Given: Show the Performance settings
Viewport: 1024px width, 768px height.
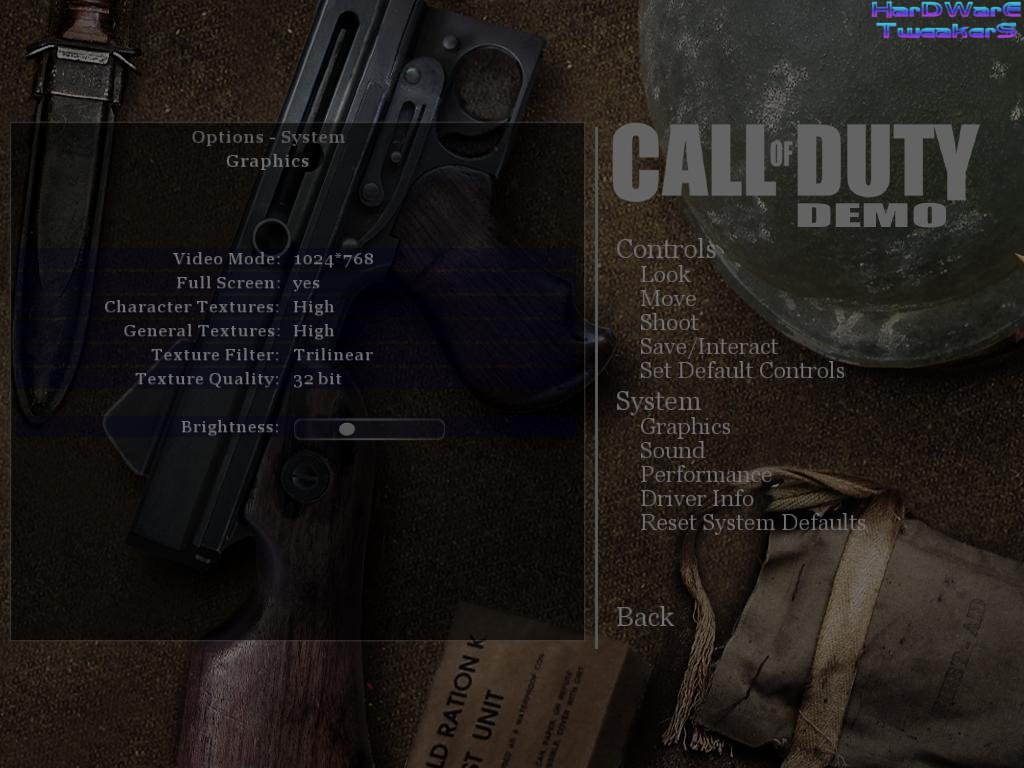Looking at the screenshot, I should click(706, 475).
